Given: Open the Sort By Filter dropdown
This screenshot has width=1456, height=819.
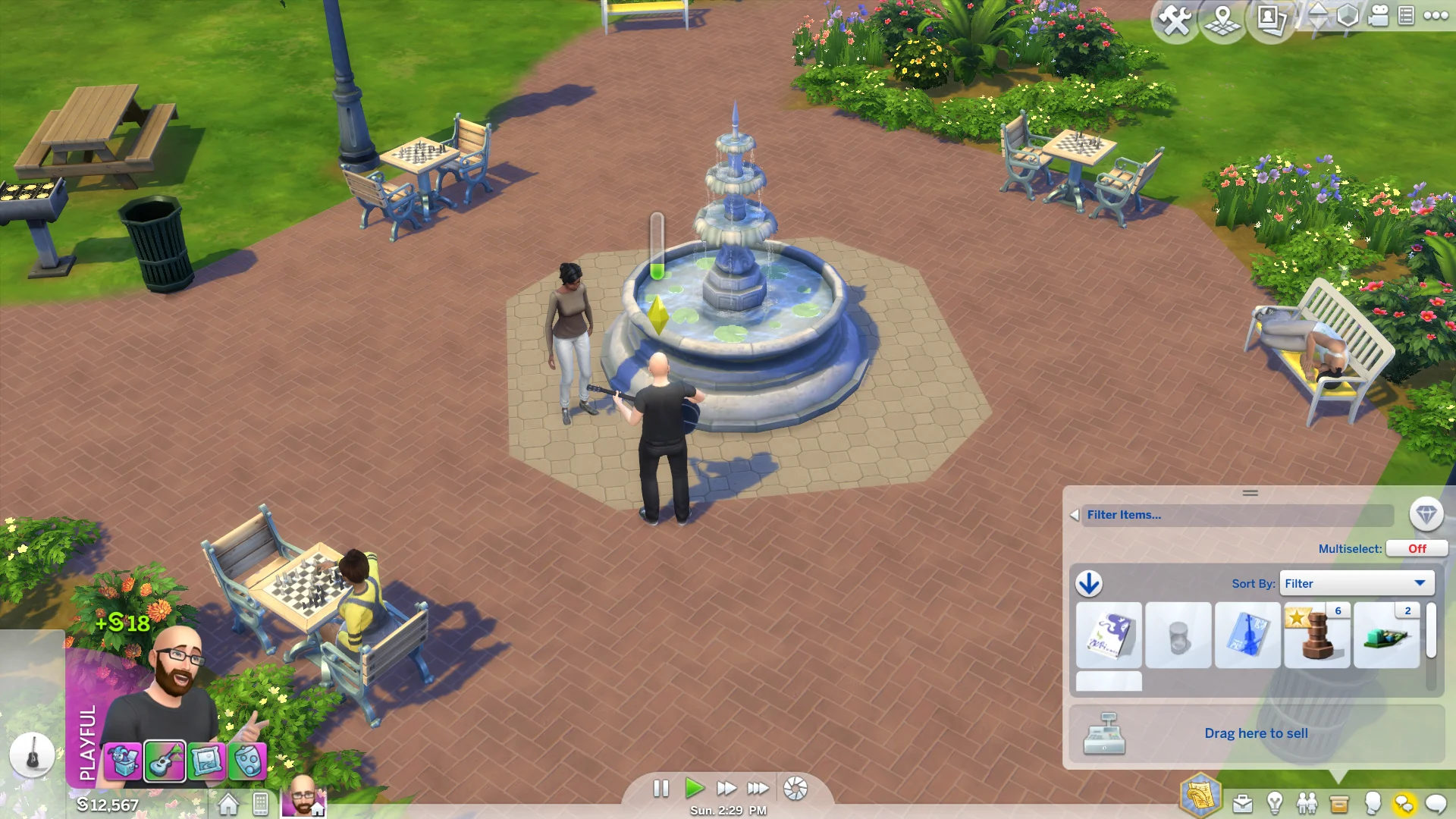Looking at the screenshot, I should tap(1357, 583).
